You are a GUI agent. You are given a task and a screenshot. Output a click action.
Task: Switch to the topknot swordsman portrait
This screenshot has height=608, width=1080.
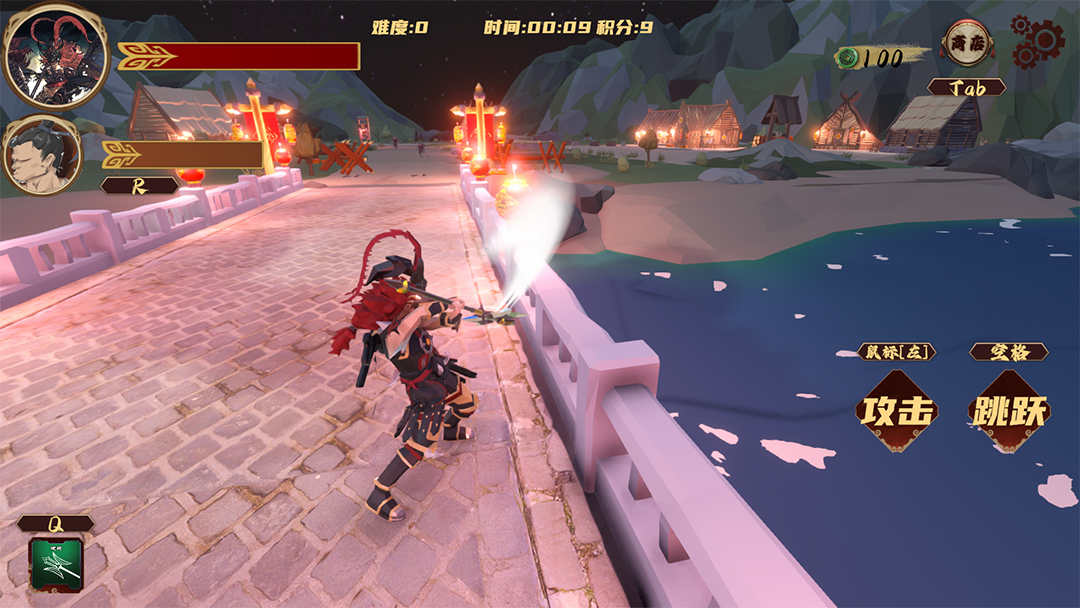click(41, 155)
